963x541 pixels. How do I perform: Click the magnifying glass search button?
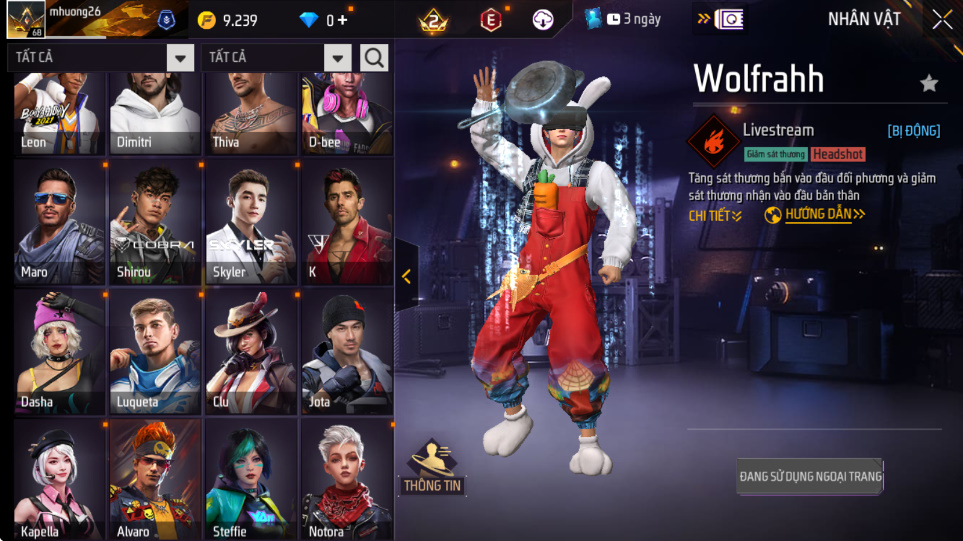click(375, 58)
